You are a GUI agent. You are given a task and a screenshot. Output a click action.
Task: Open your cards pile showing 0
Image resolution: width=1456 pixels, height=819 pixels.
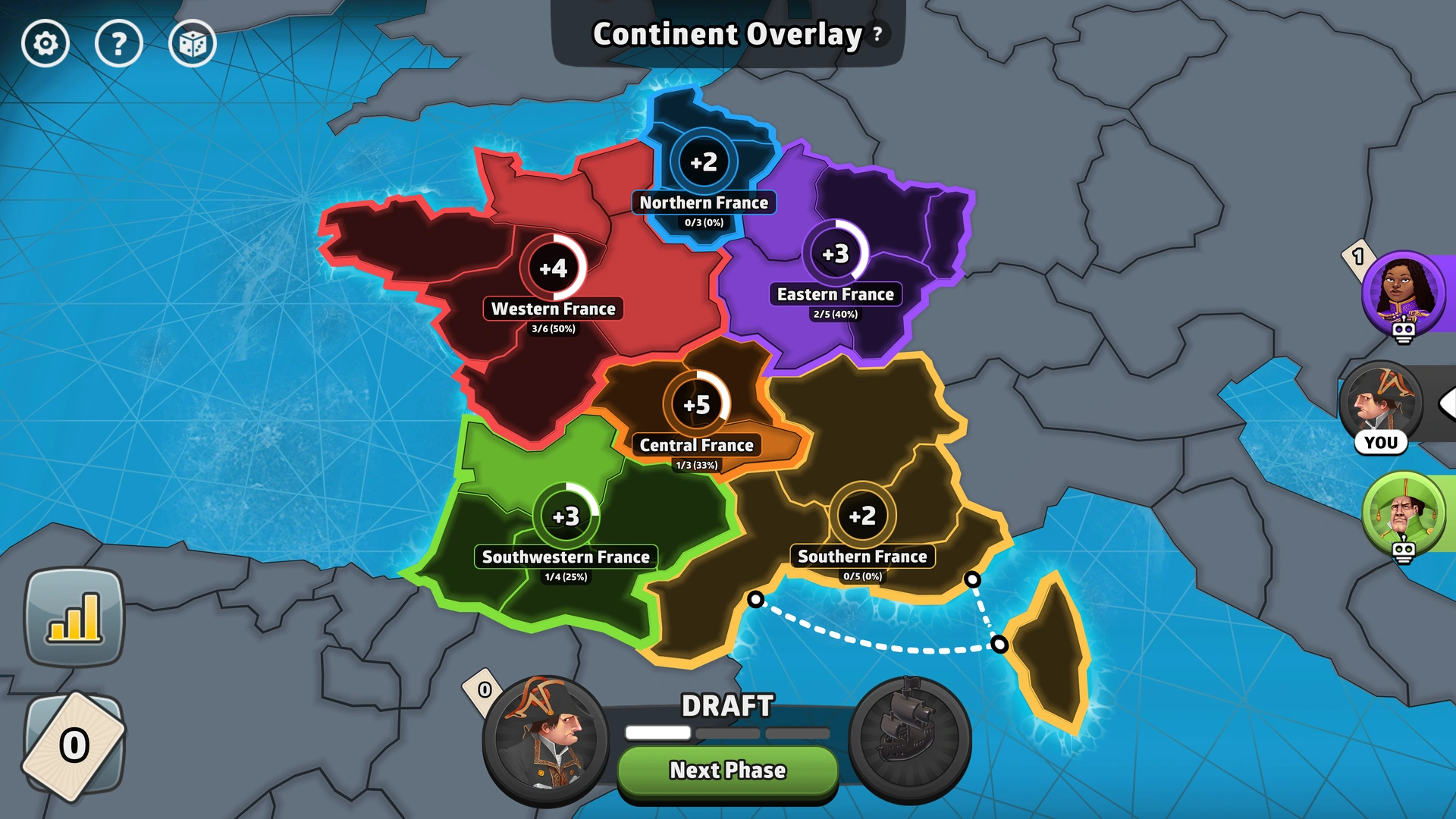click(x=74, y=739)
